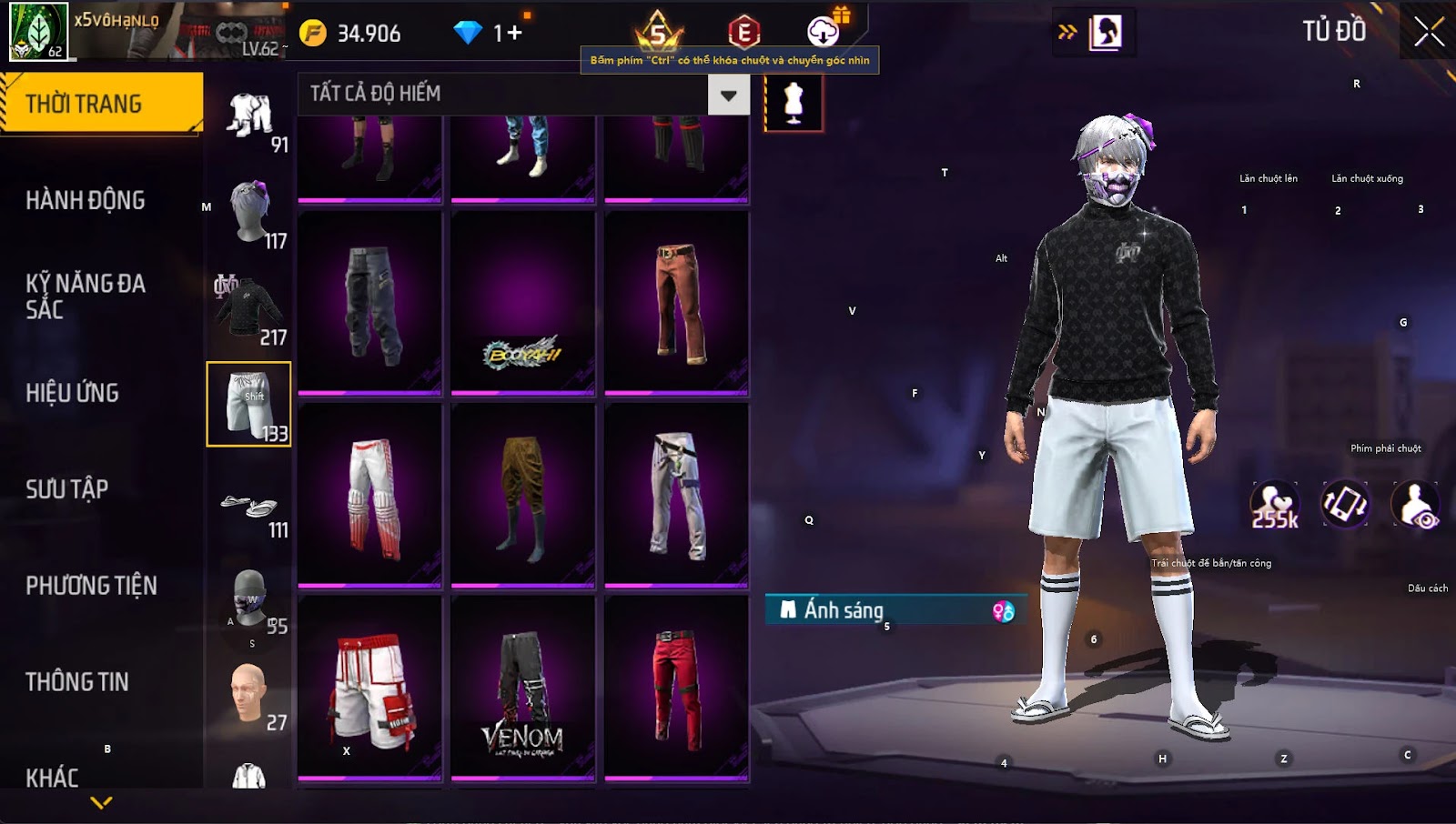Screen dimensions: 1456x824
Task: Open the Thông Tin info tab
Action: 77,682
